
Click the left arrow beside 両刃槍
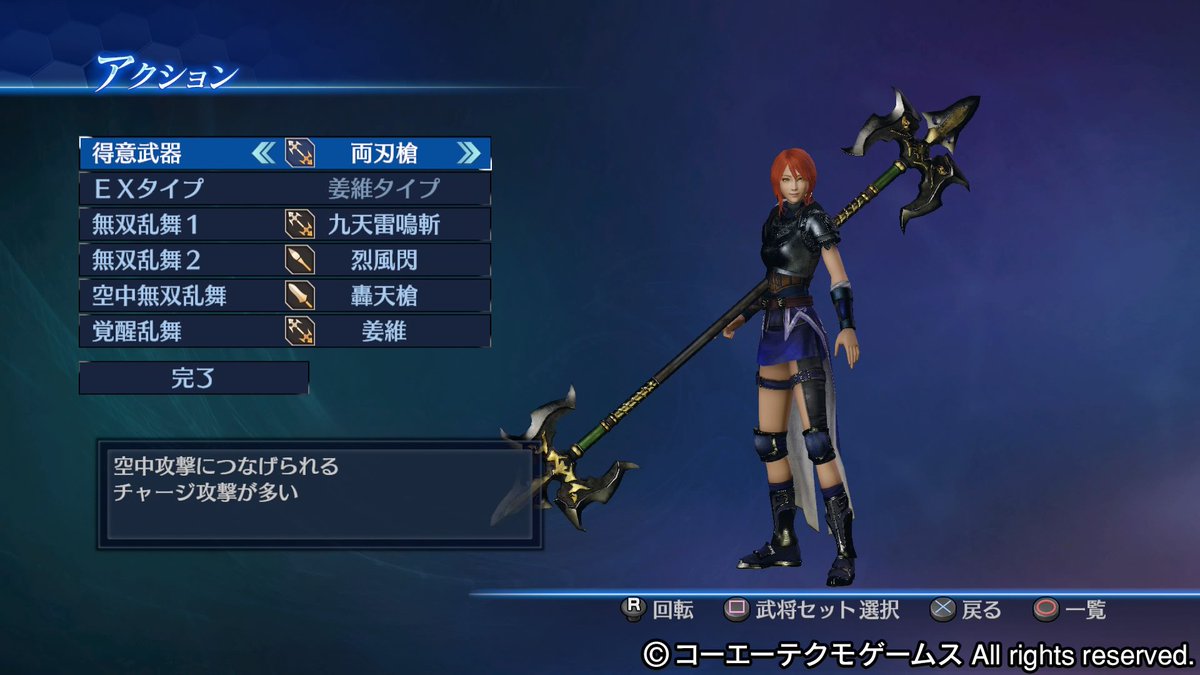263,153
